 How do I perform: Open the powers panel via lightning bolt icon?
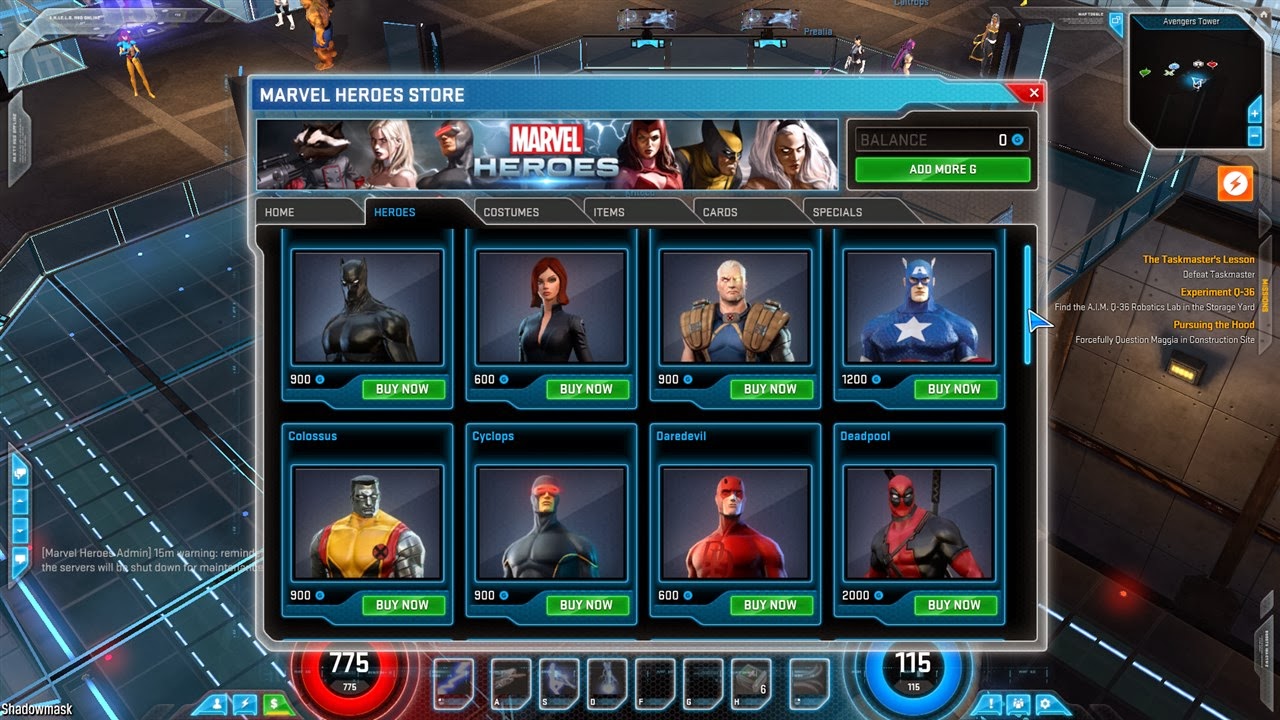tap(245, 703)
